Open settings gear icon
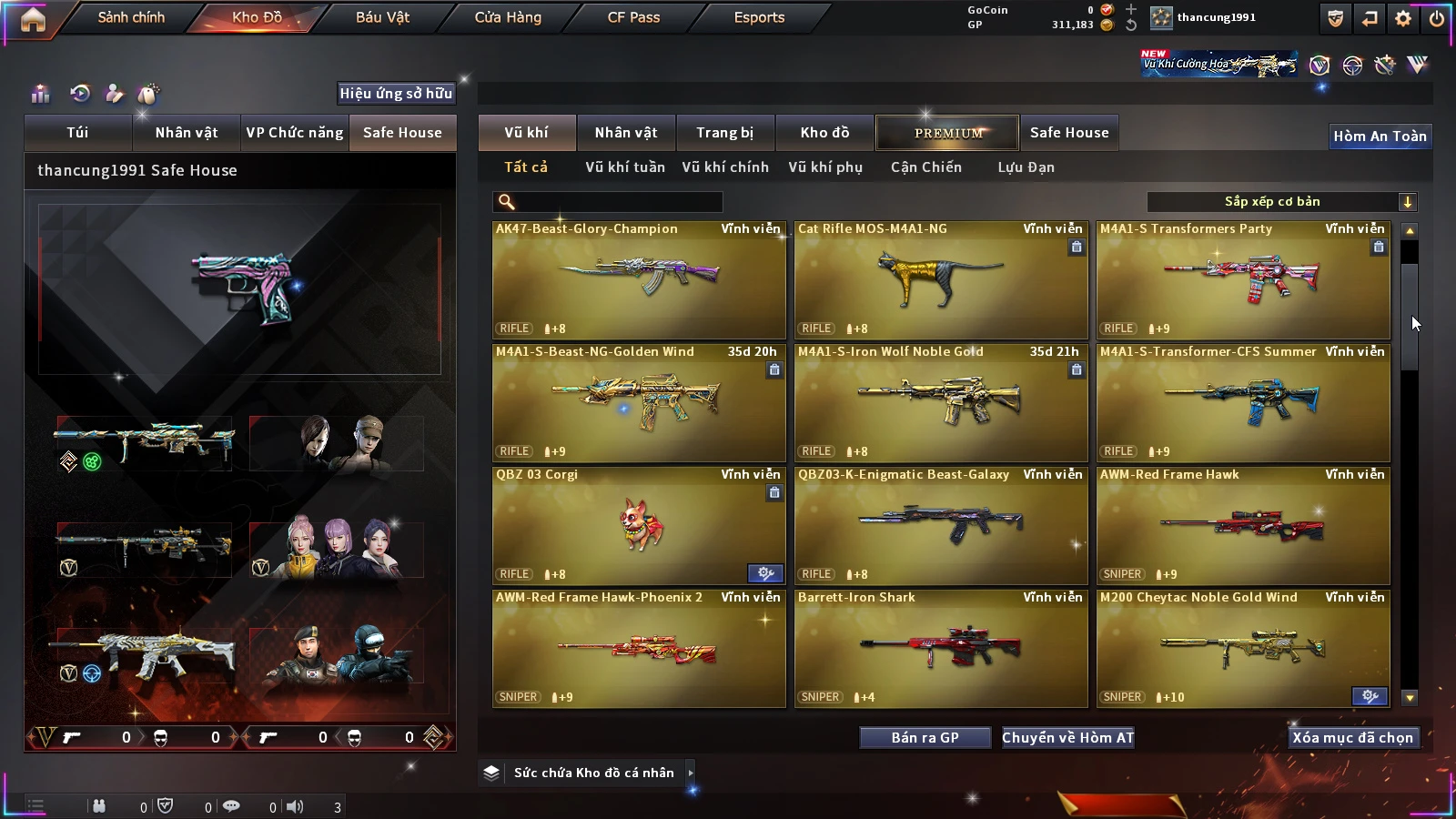The image size is (1456, 819). [x=1403, y=18]
